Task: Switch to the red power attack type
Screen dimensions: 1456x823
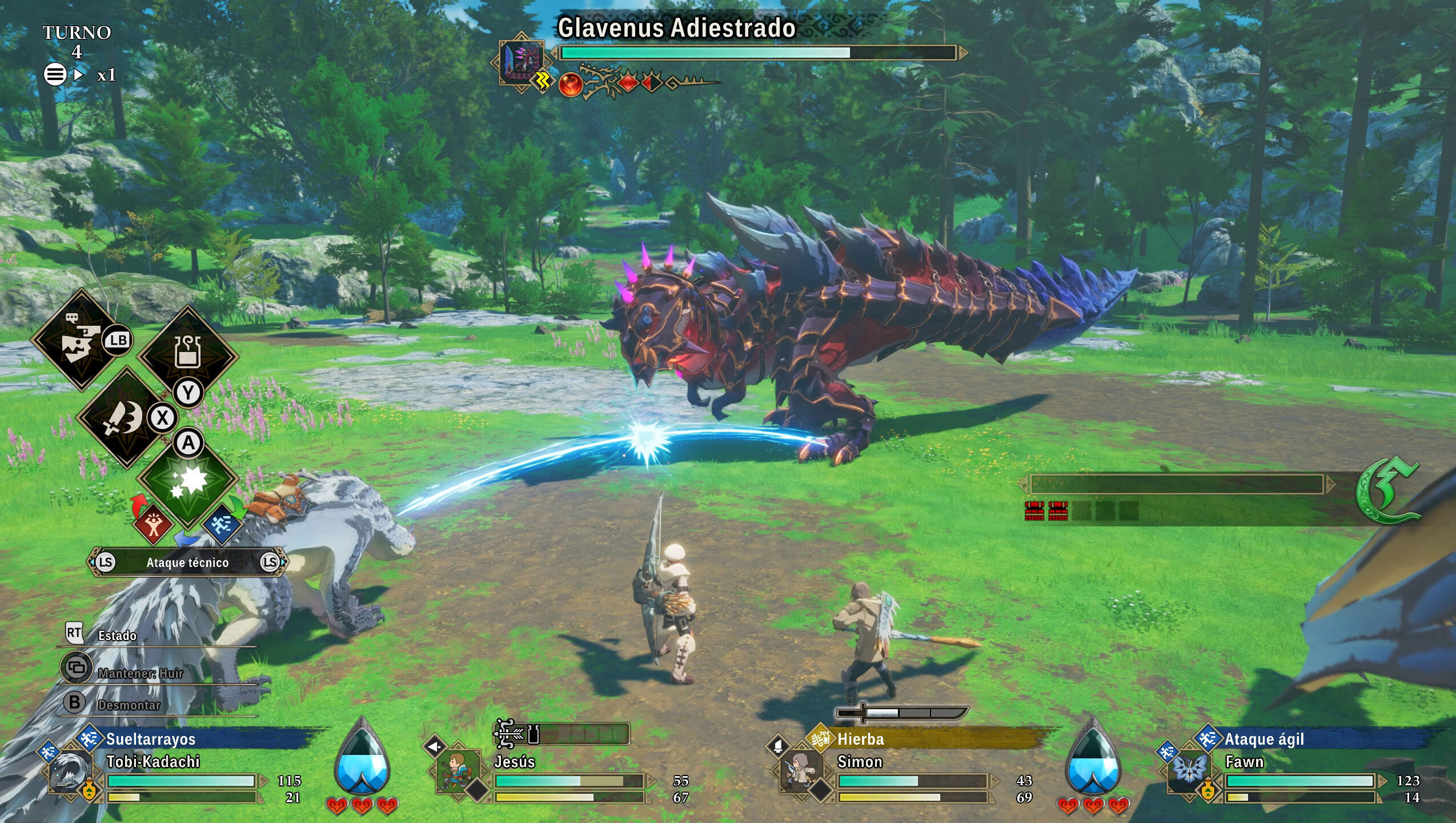Action: [x=153, y=523]
